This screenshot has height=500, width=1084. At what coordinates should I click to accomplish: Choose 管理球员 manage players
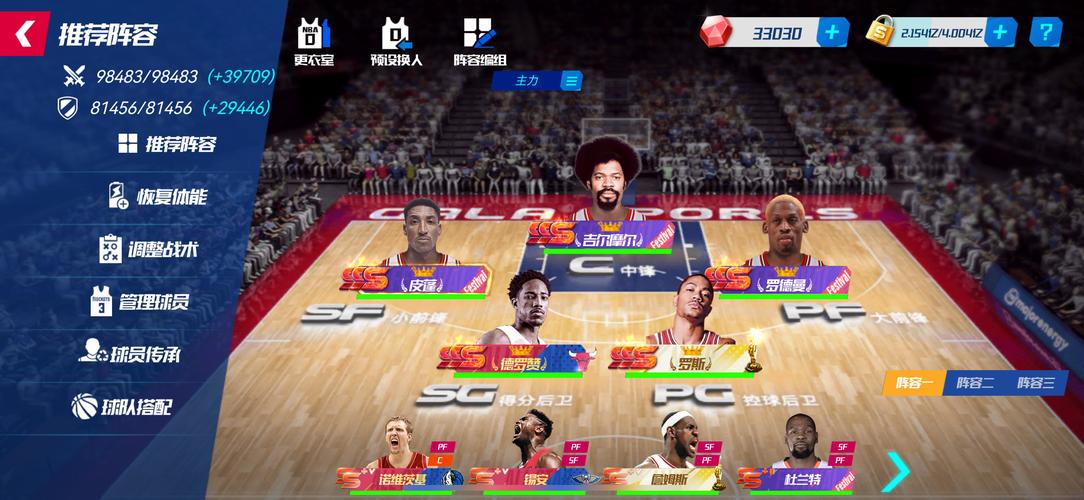coord(140,301)
